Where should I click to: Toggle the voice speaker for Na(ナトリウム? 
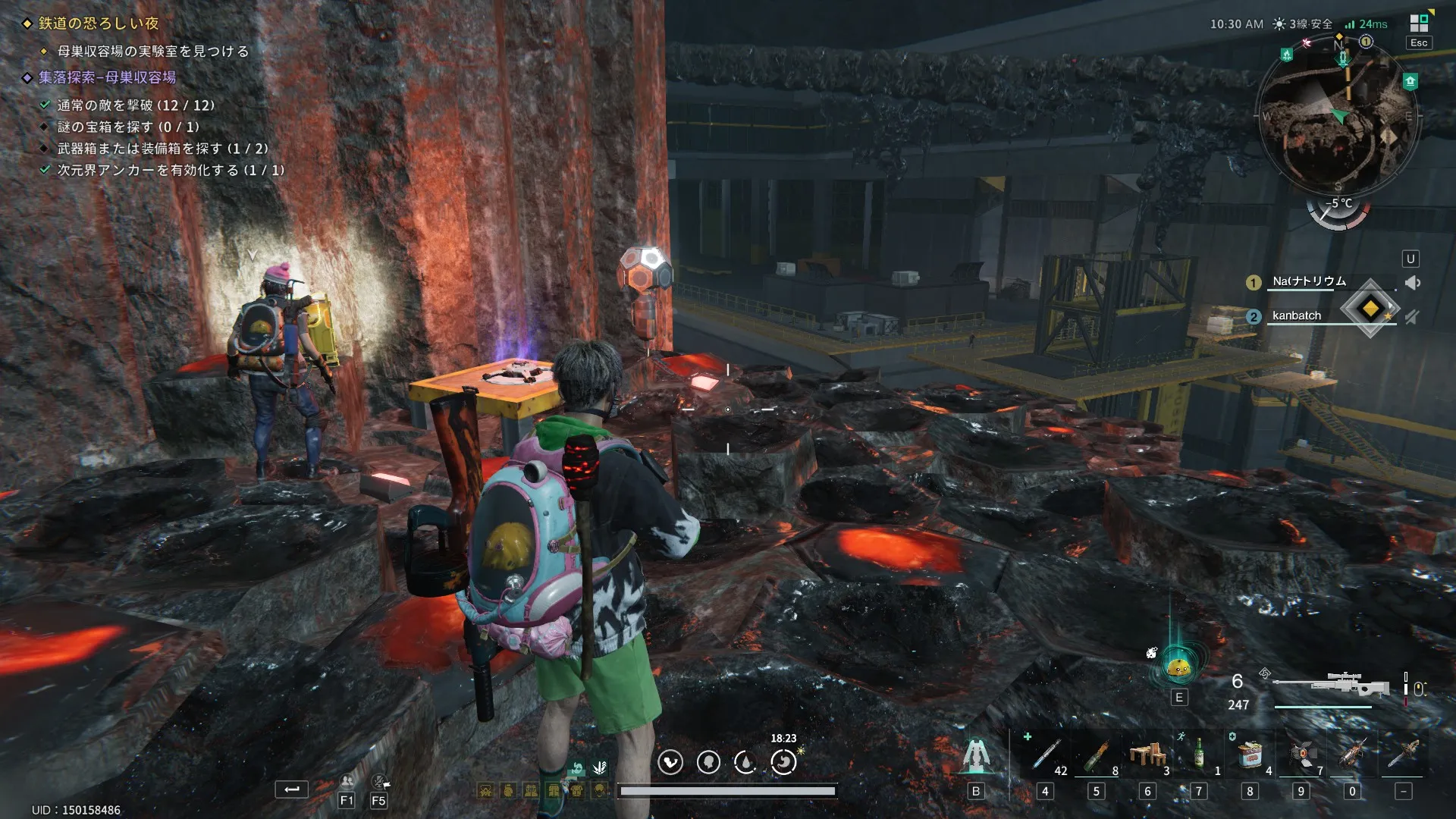click(1412, 283)
